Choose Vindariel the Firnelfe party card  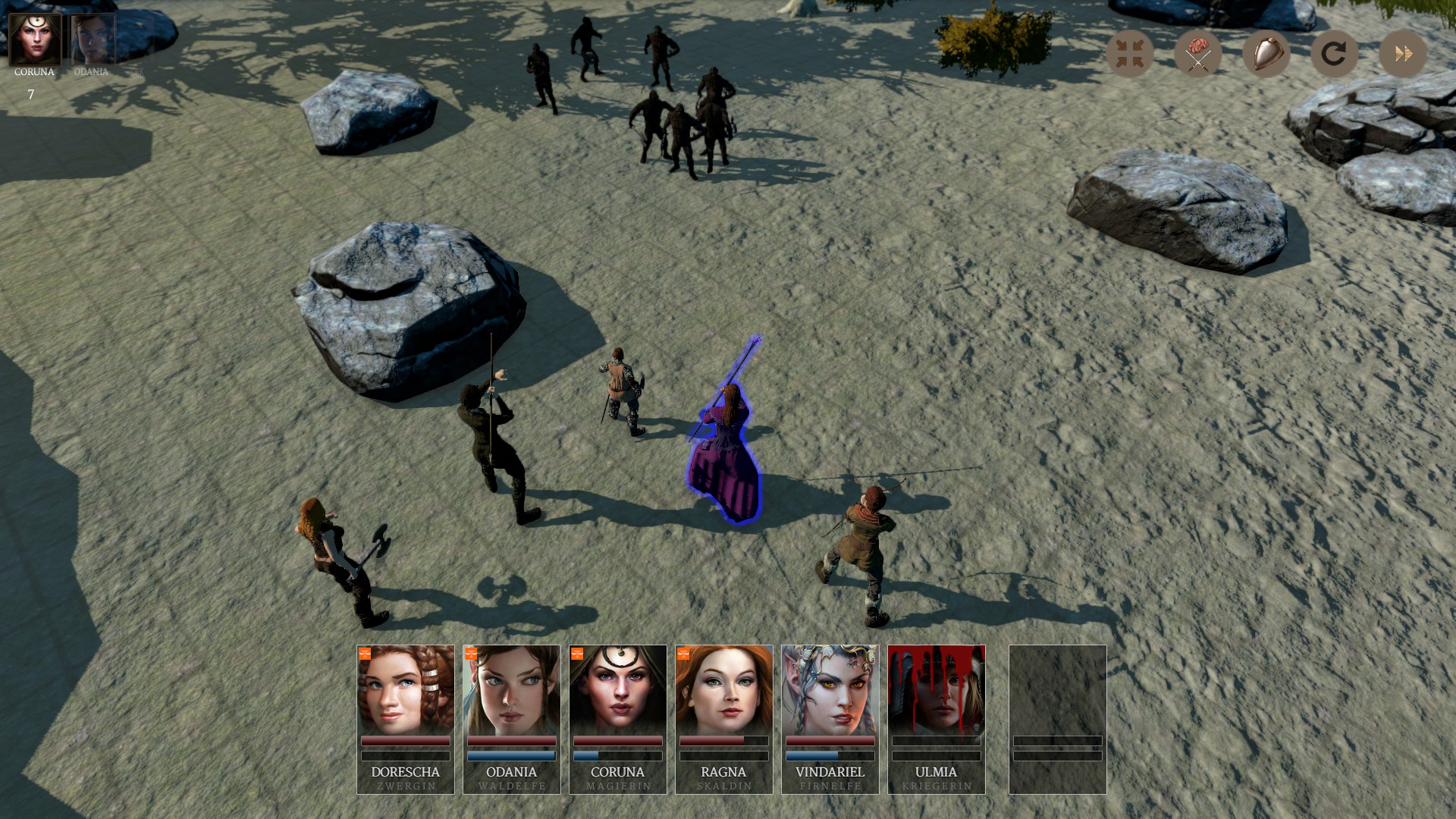[x=830, y=718]
